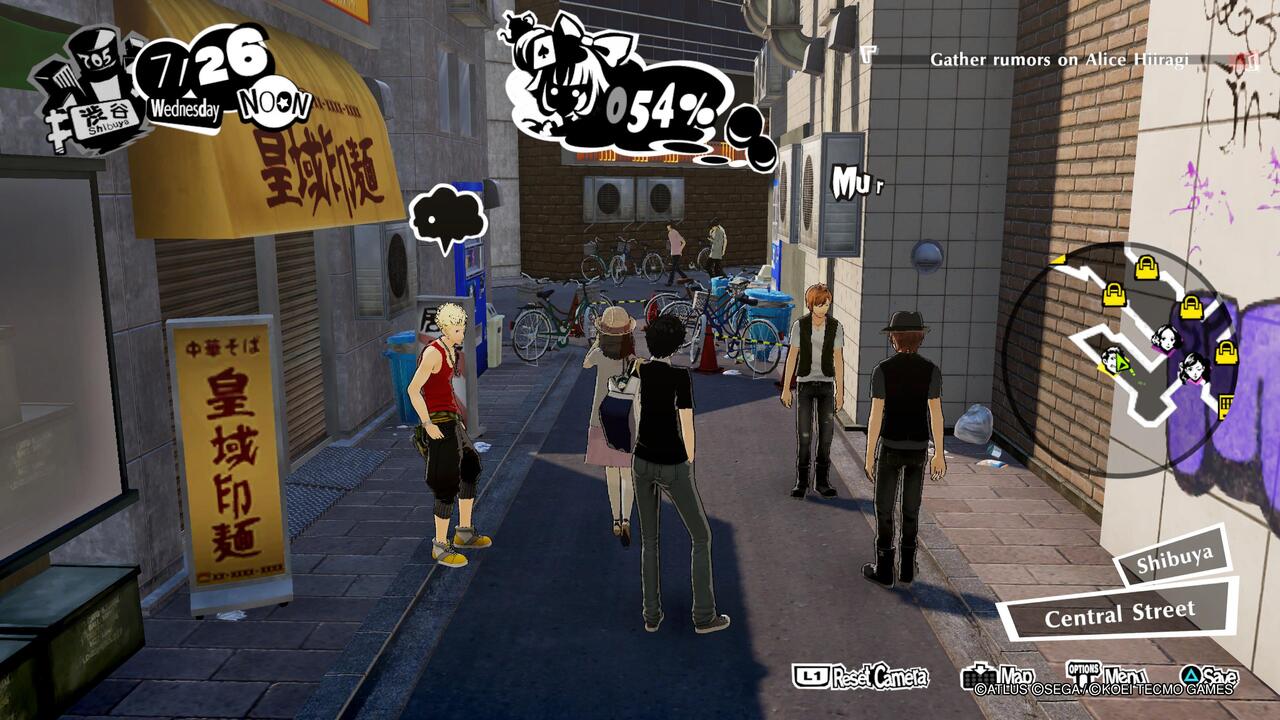Click the red notification icon beside the objective
Image resolution: width=1280 pixels, height=720 pixels.
(x=1243, y=60)
